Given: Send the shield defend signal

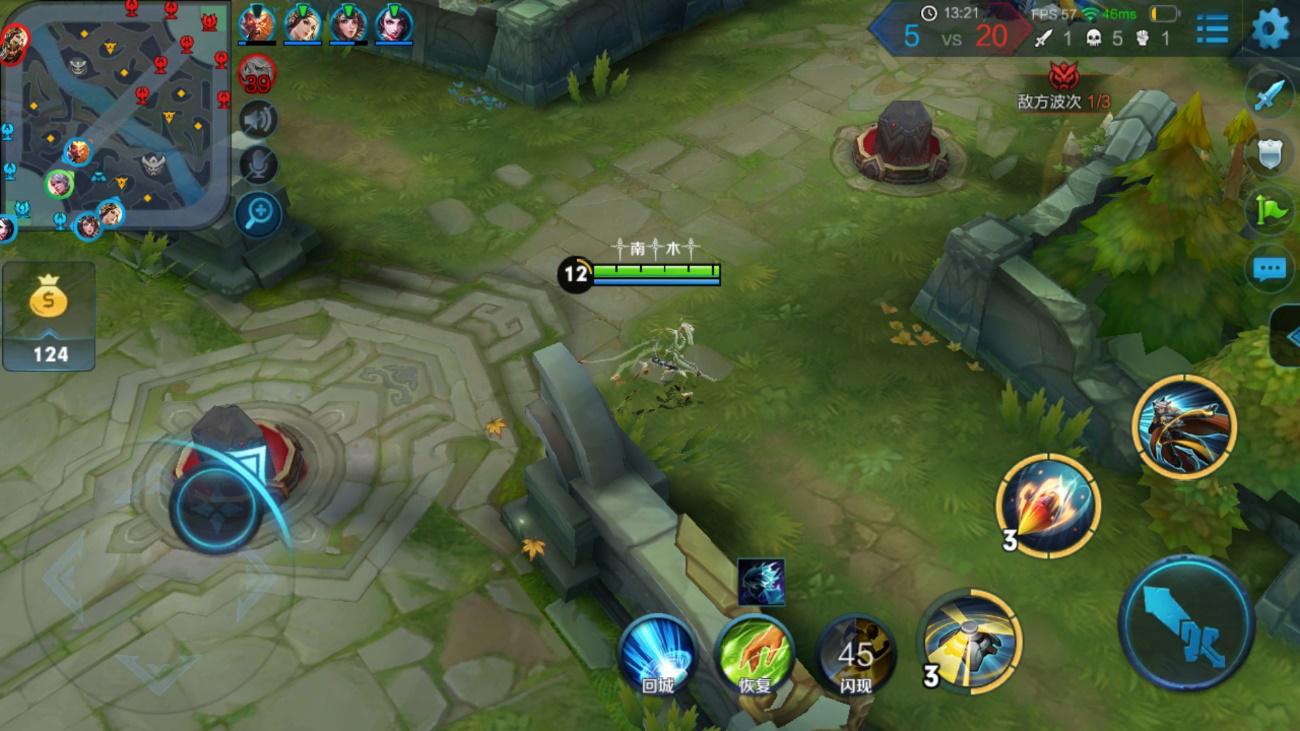Looking at the screenshot, I should coord(1269,154).
